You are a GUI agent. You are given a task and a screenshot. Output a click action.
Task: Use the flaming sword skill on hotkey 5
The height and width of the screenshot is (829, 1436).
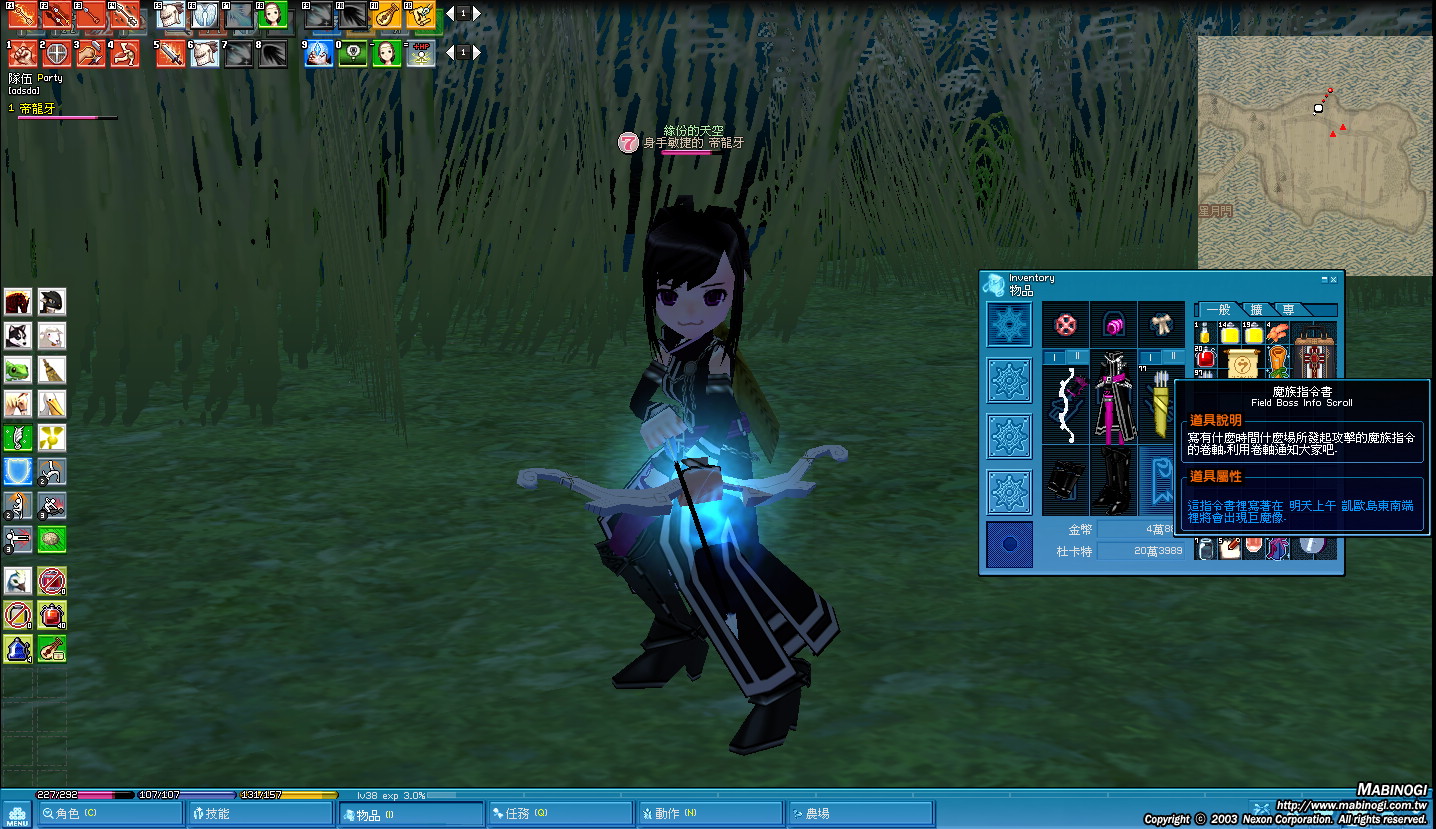point(171,54)
